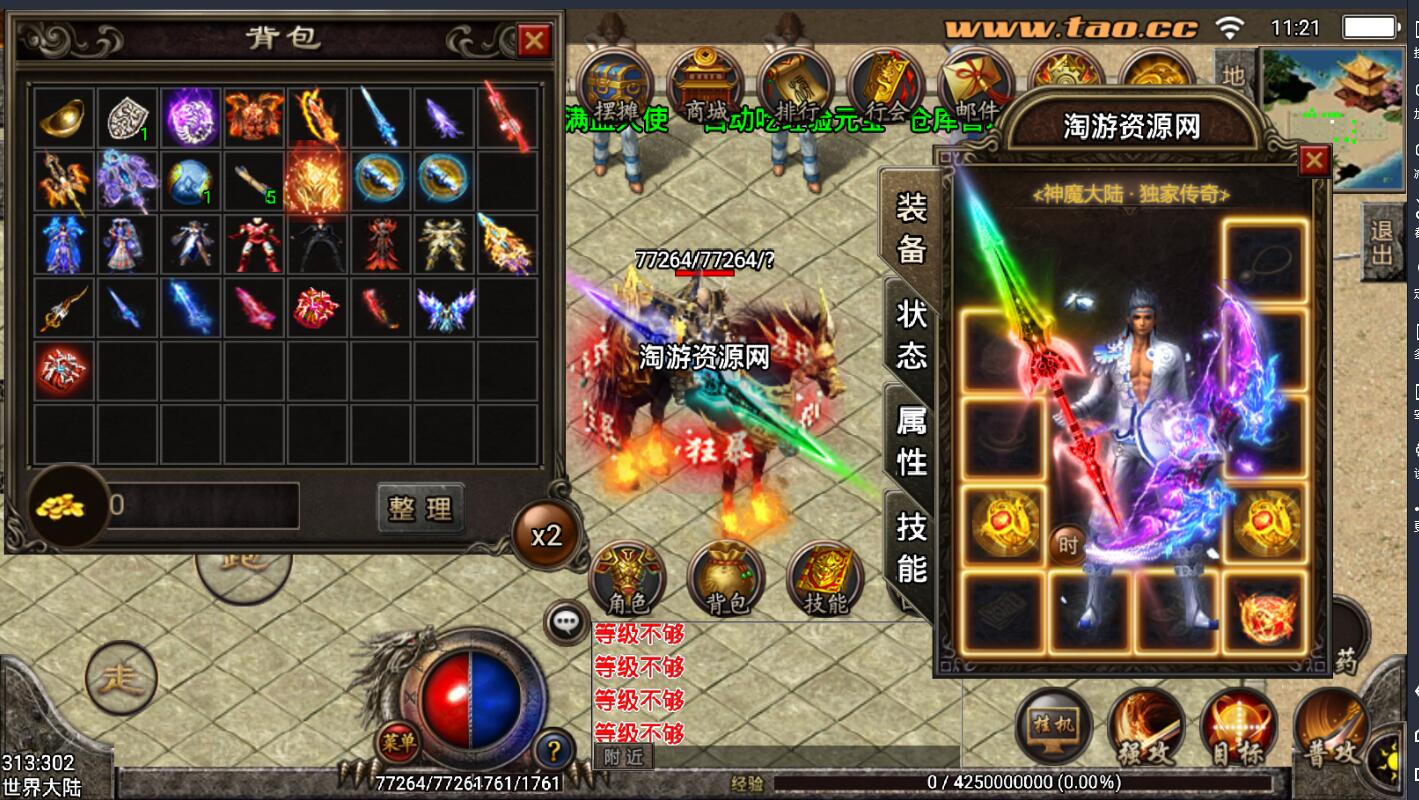
Task: Toggle 挂机 auto-battle
Action: 1054,726
